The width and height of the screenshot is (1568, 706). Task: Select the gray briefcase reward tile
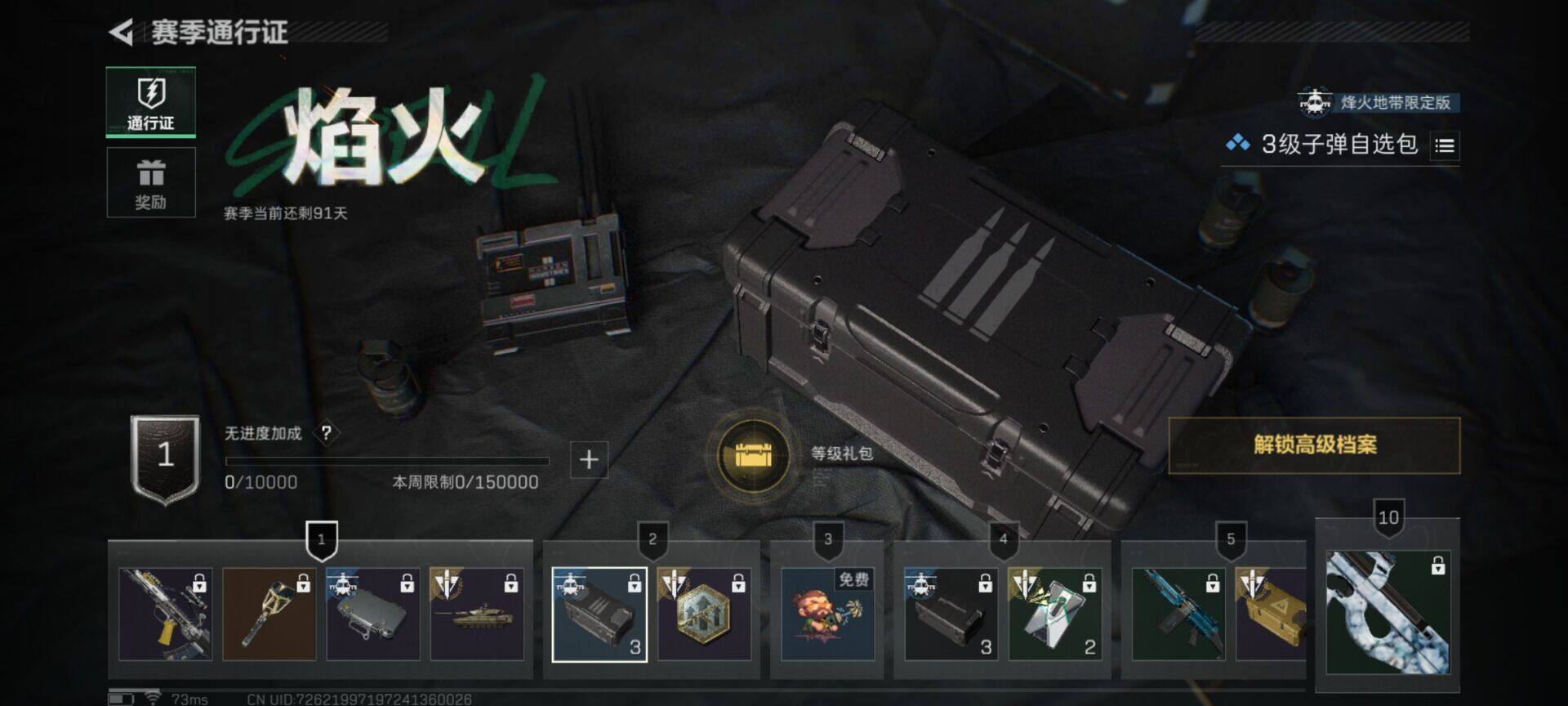(372, 614)
